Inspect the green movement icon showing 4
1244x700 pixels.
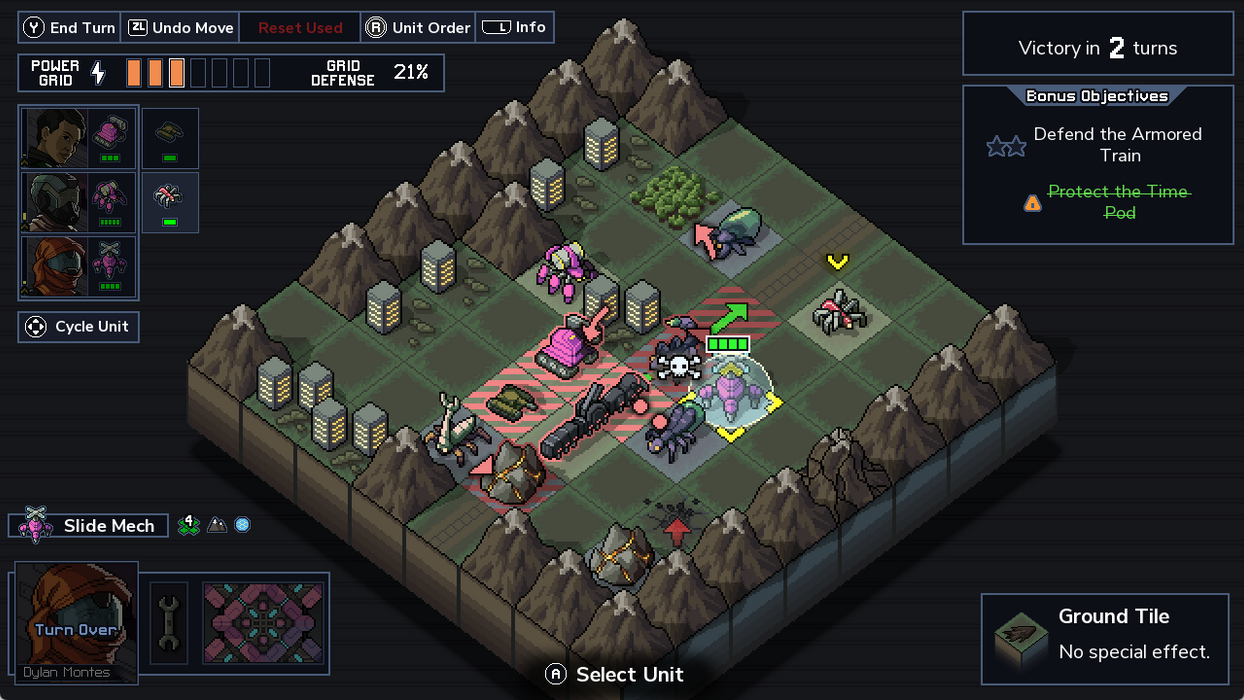click(x=188, y=524)
